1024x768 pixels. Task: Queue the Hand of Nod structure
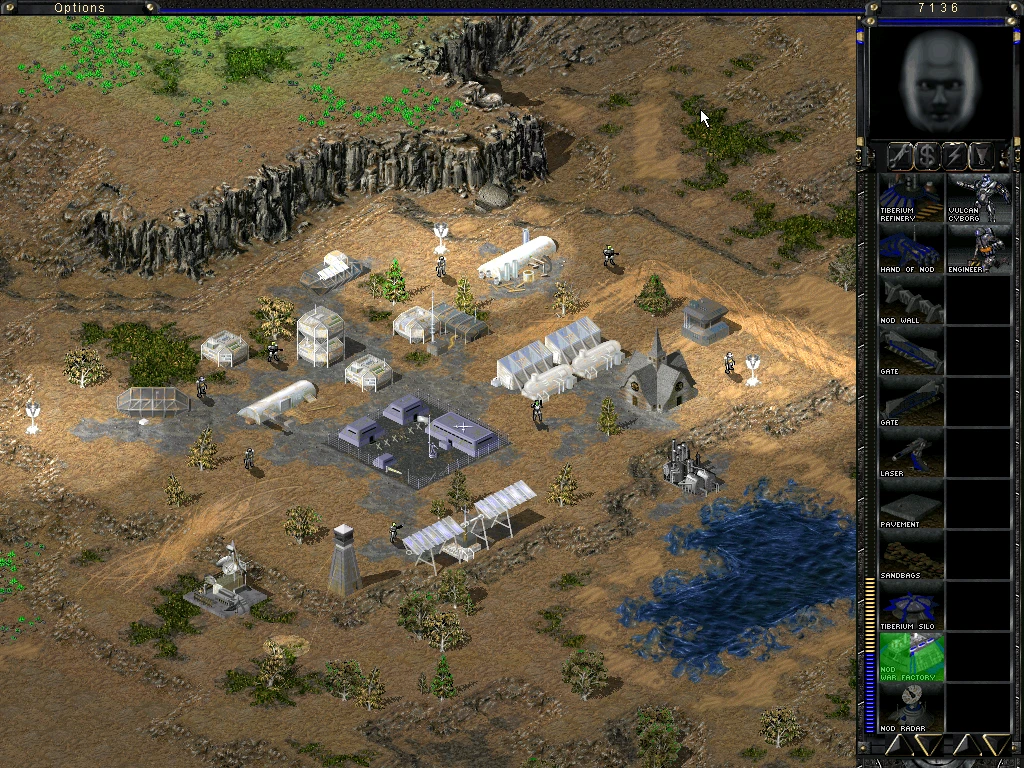pos(911,249)
